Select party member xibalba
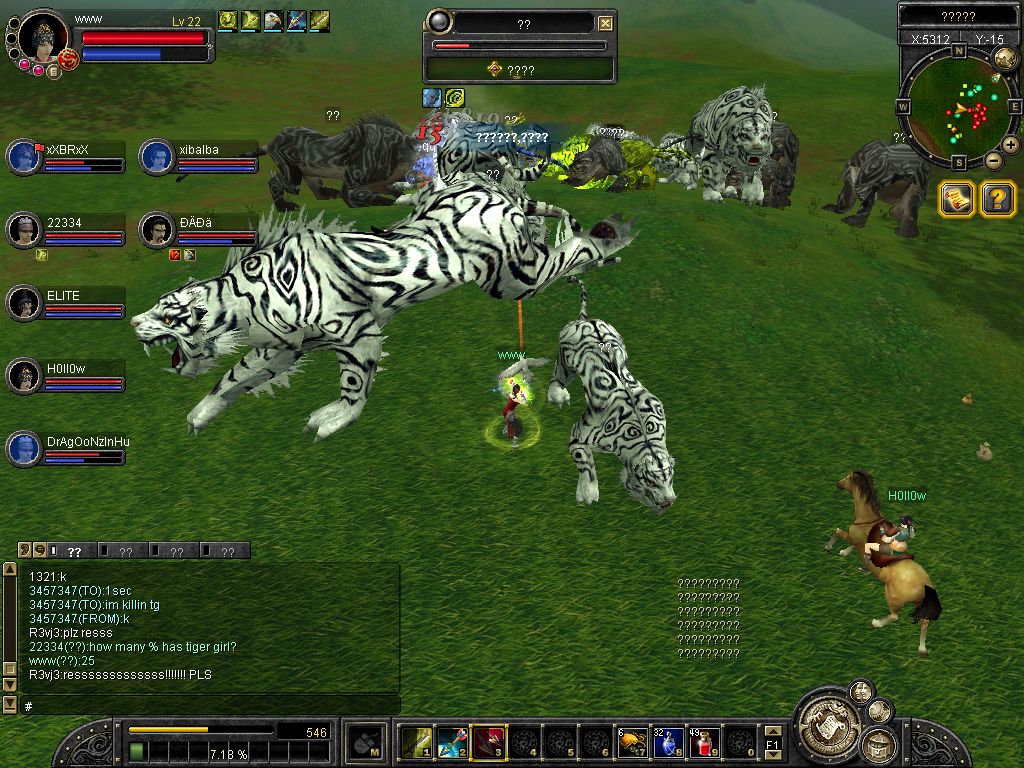The height and width of the screenshot is (768, 1024). coord(156,157)
